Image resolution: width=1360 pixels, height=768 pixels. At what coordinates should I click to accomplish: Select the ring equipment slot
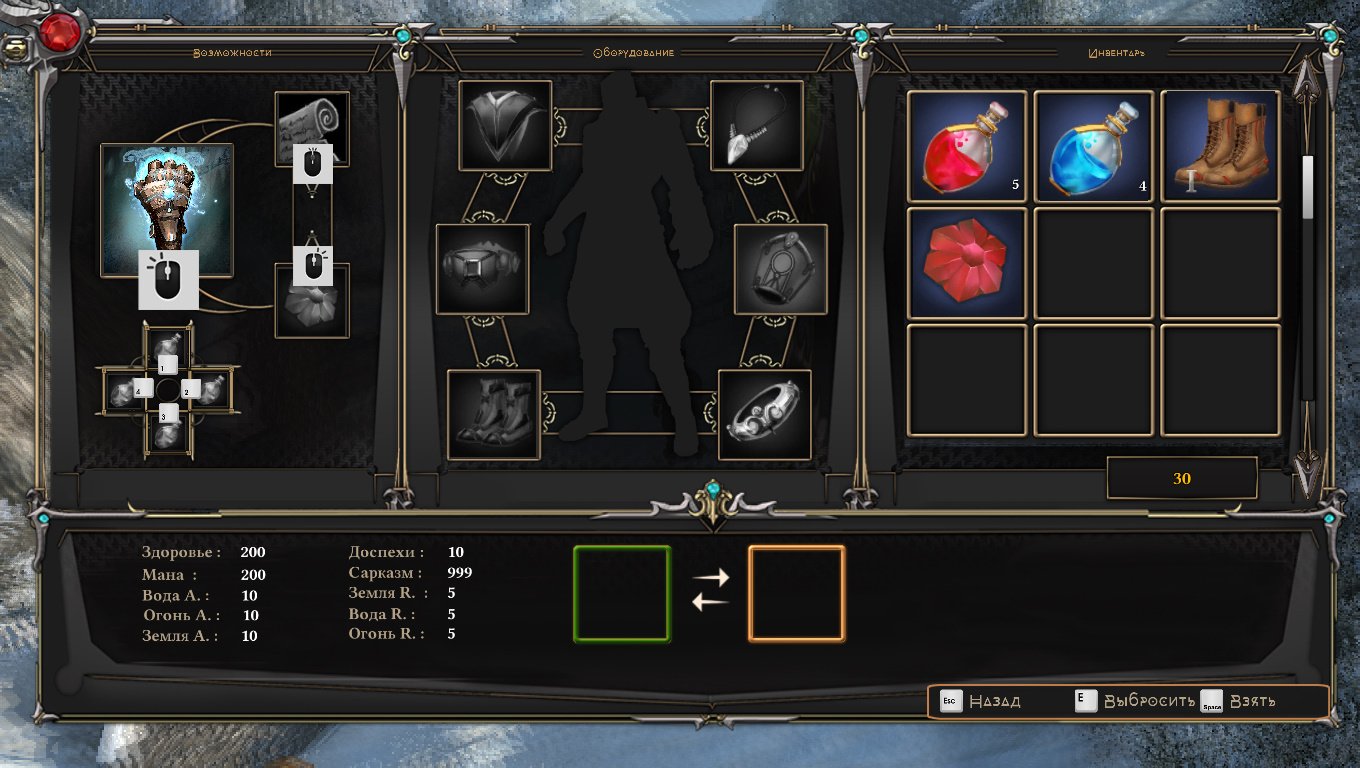pos(765,414)
